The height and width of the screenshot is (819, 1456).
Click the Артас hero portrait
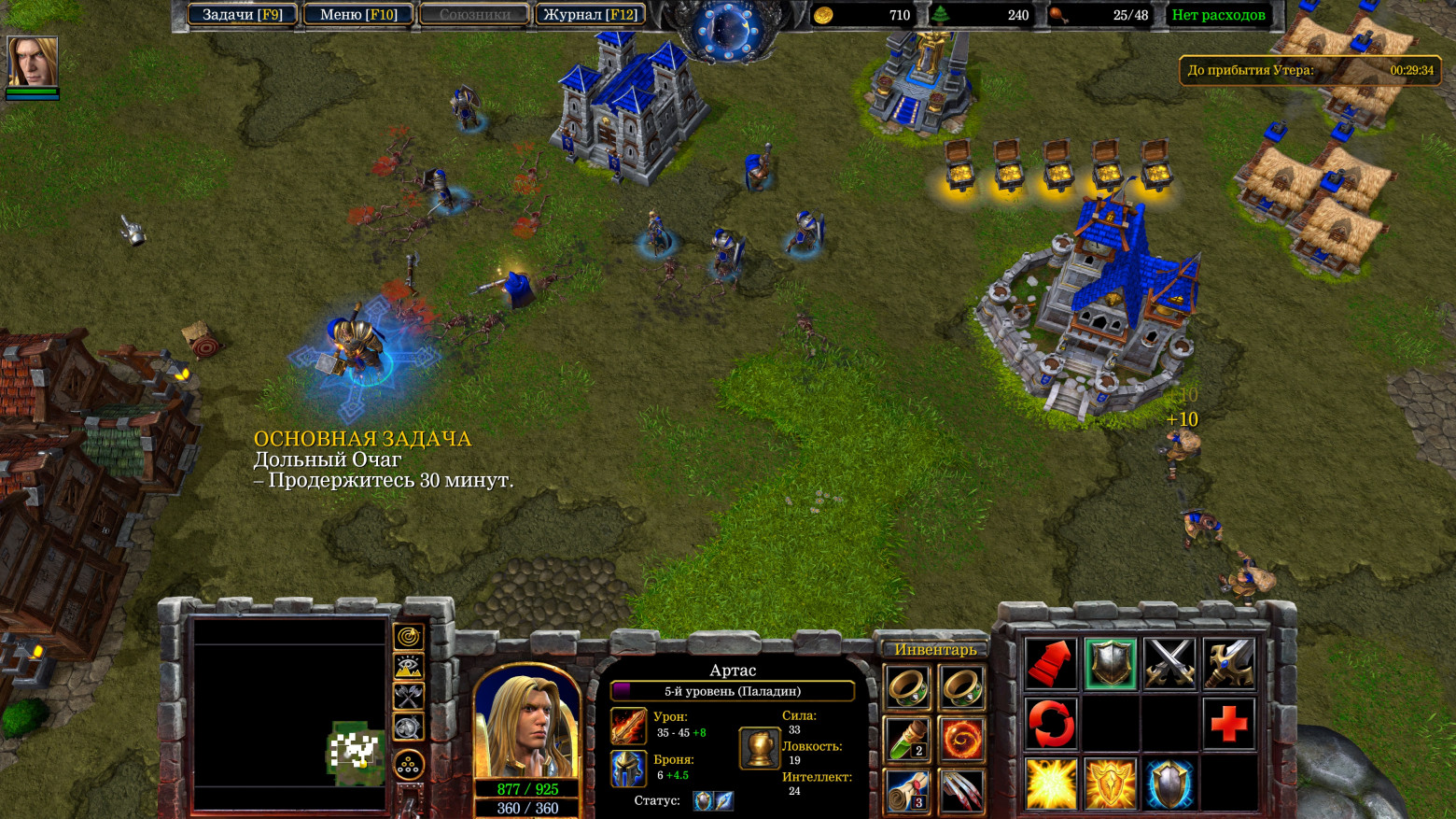(x=527, y=724)
